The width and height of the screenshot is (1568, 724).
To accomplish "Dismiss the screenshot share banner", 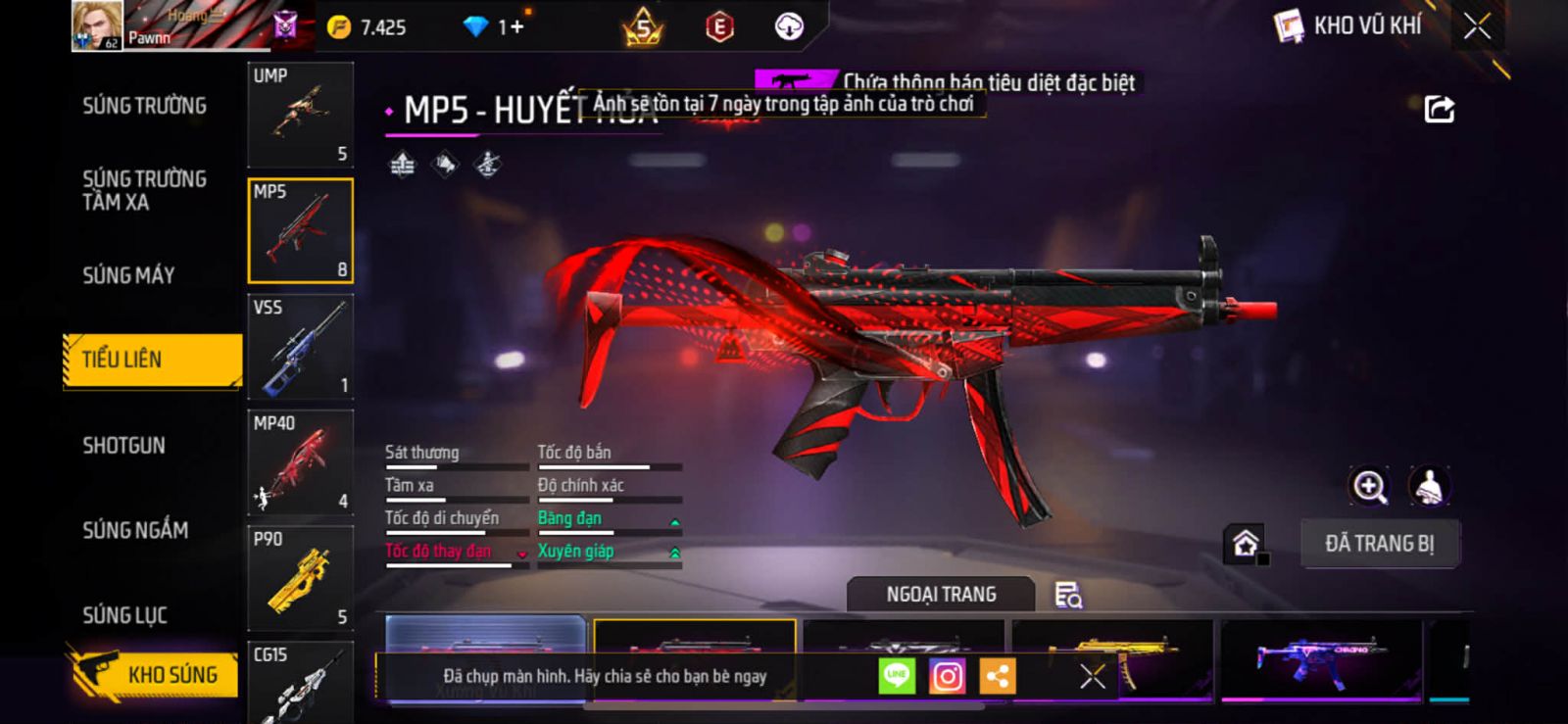I will pos(1092,676).
